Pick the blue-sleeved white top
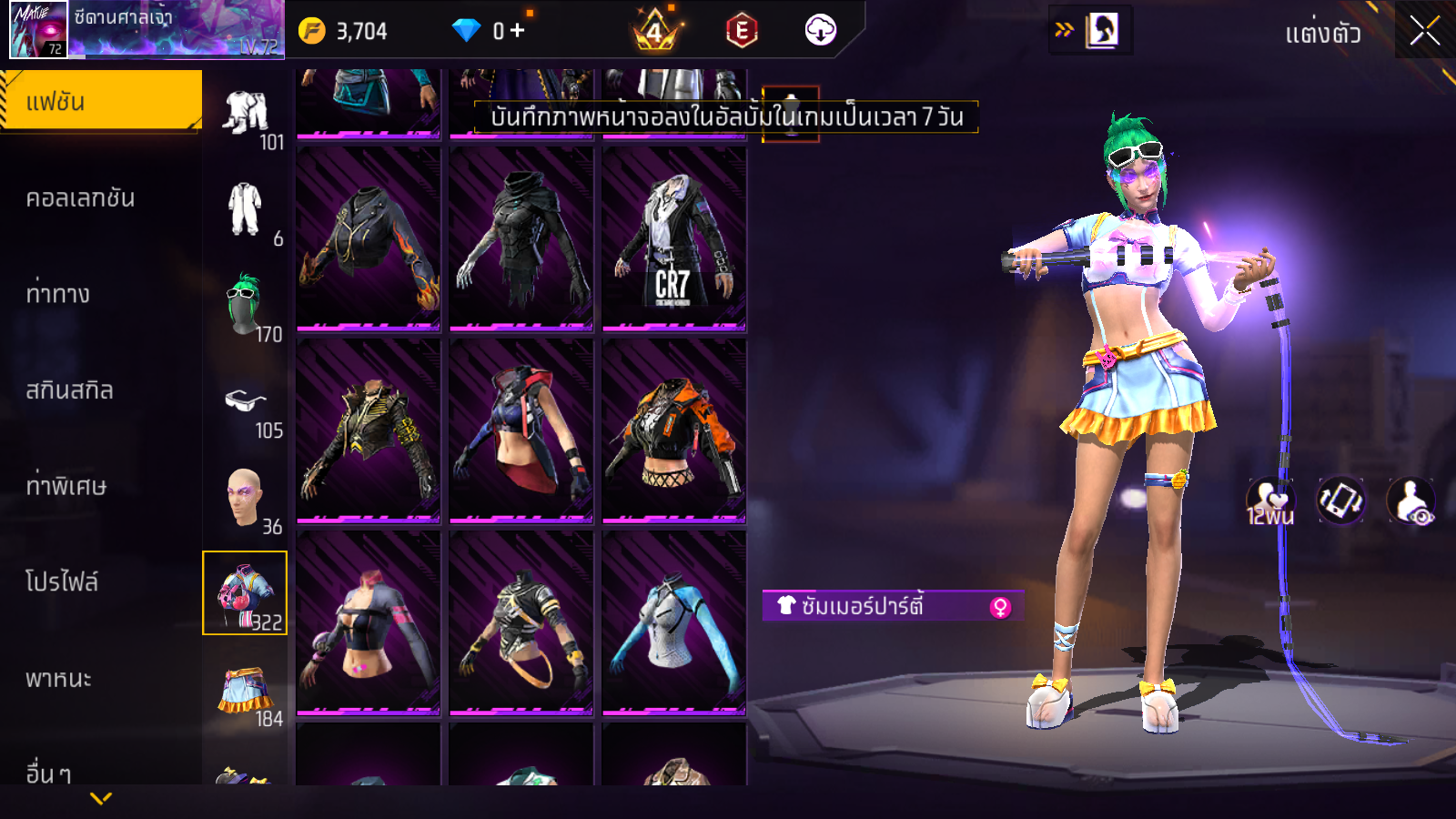Viewport: 1456px width, 819px height. pos(673,622)
